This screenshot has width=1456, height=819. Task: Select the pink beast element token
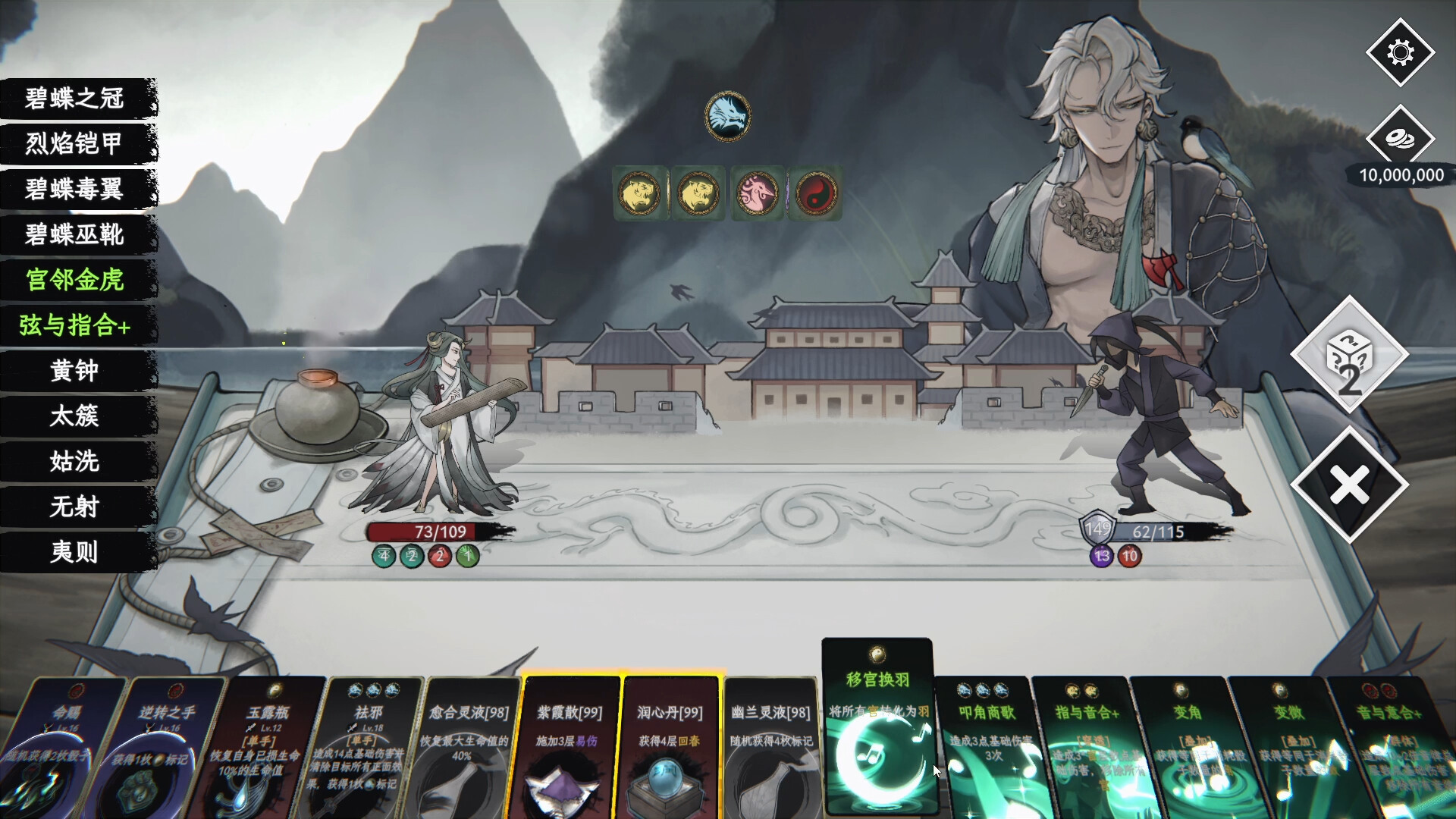[x=756, y=193]
